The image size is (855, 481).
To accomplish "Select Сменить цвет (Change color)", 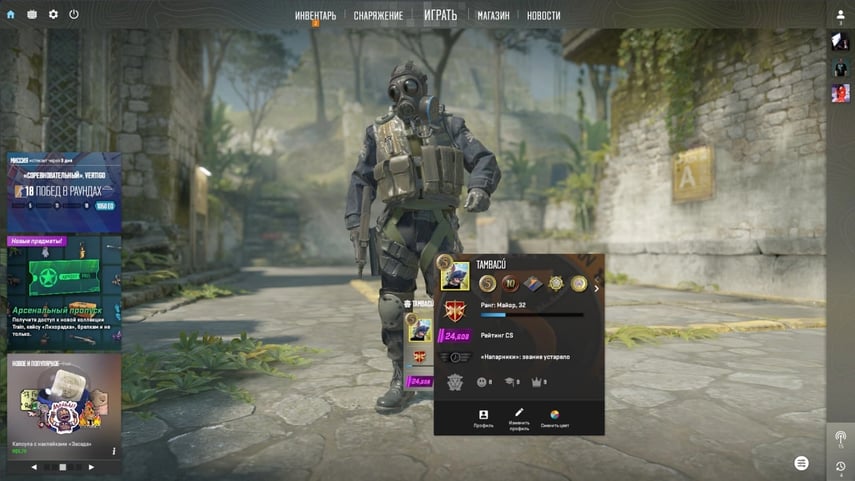I will (x=555, y=418).
